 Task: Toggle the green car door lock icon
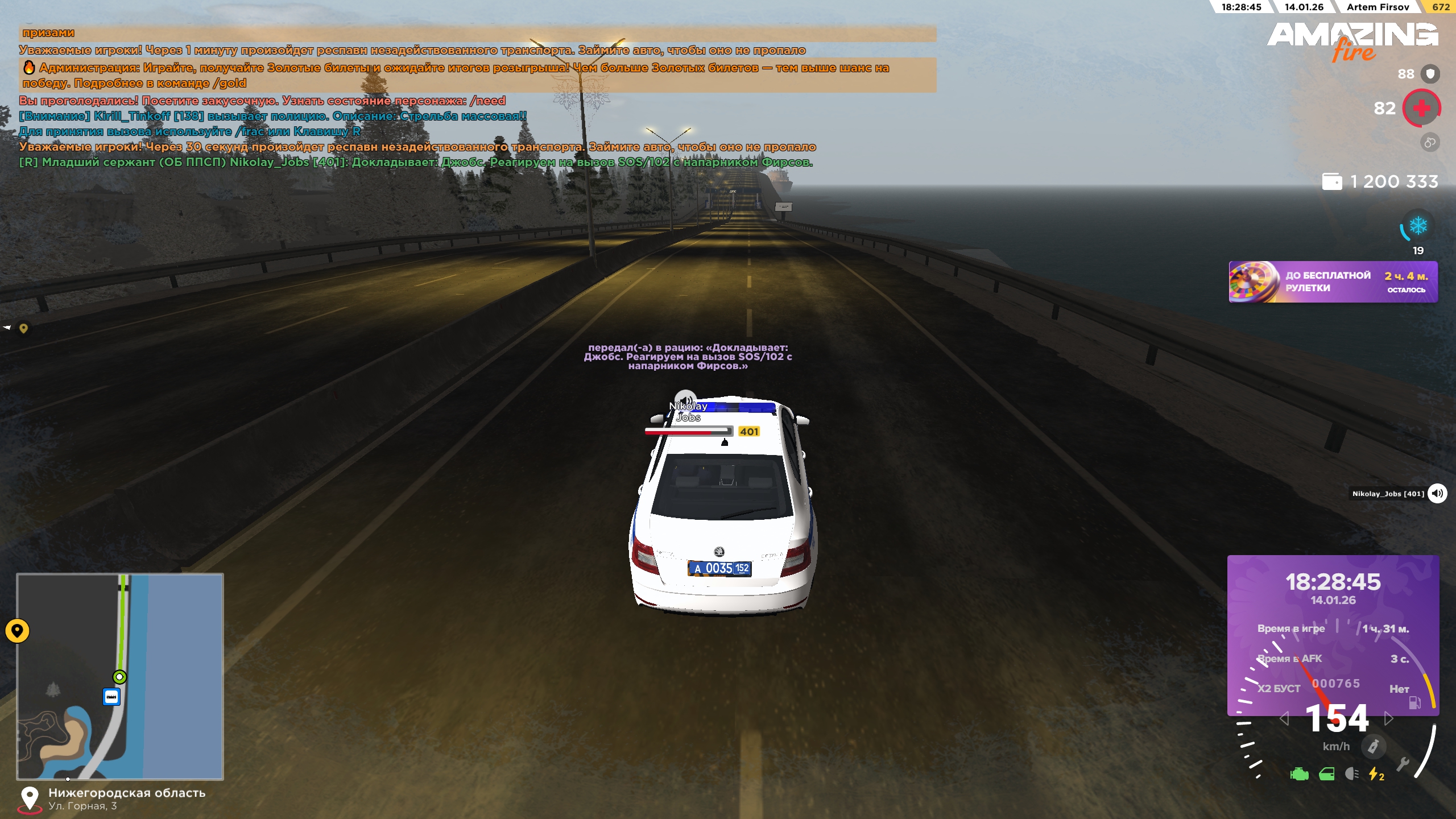(x=1326, y=774)
